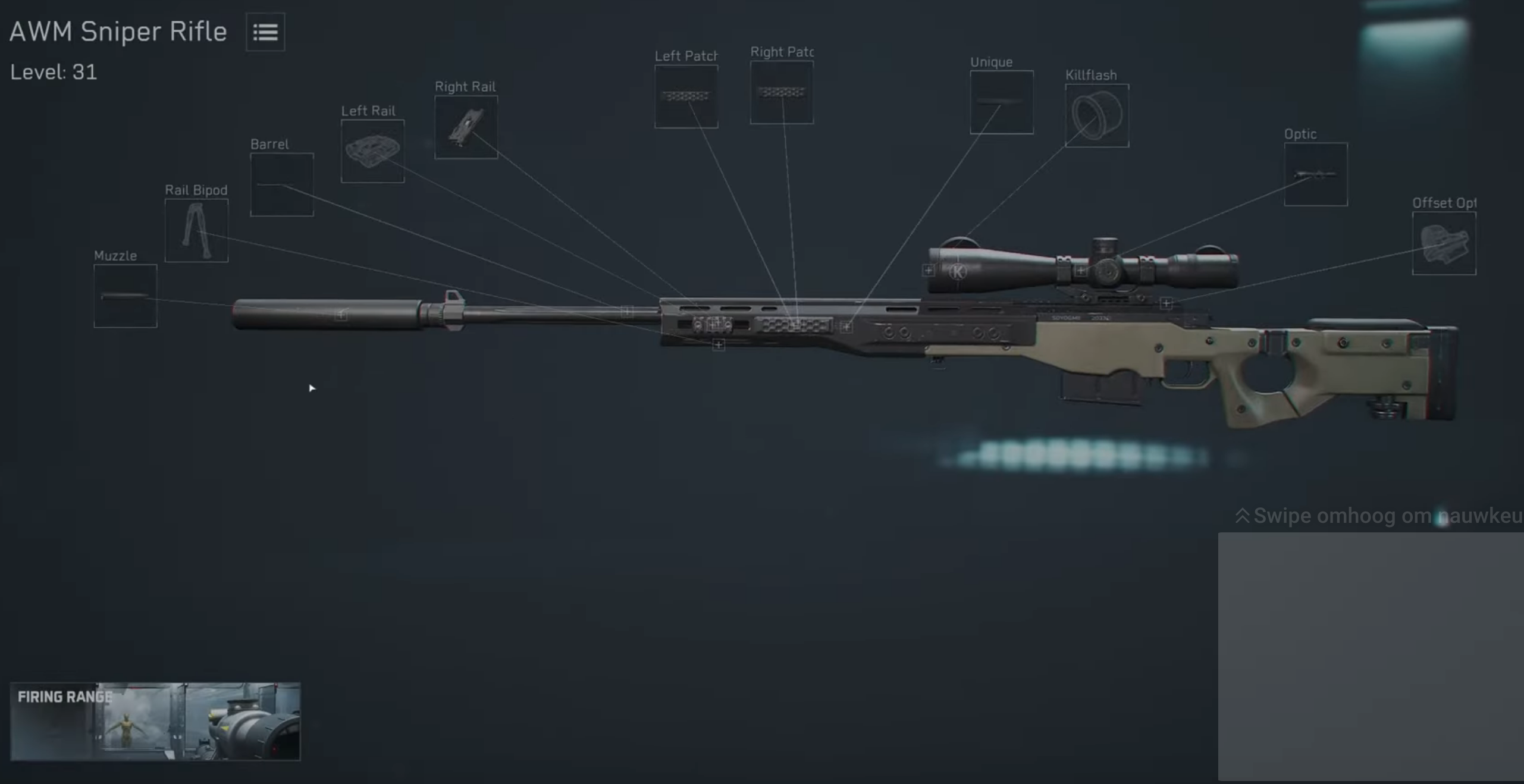Open the Killflash attachment slot
This screenshot has width=1524, height=784.
point(1096,114)
